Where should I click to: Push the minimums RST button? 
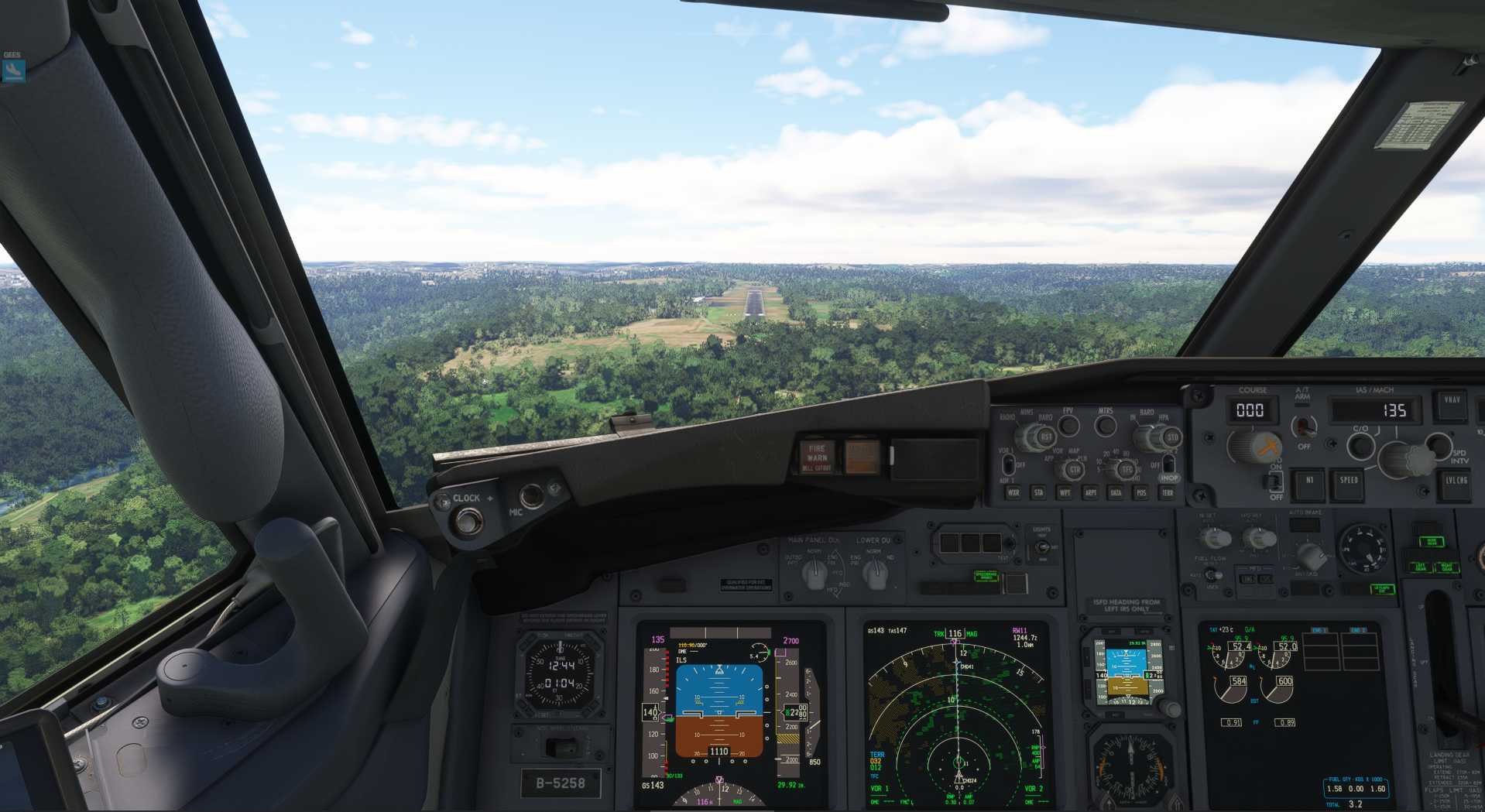(1045, 437)
